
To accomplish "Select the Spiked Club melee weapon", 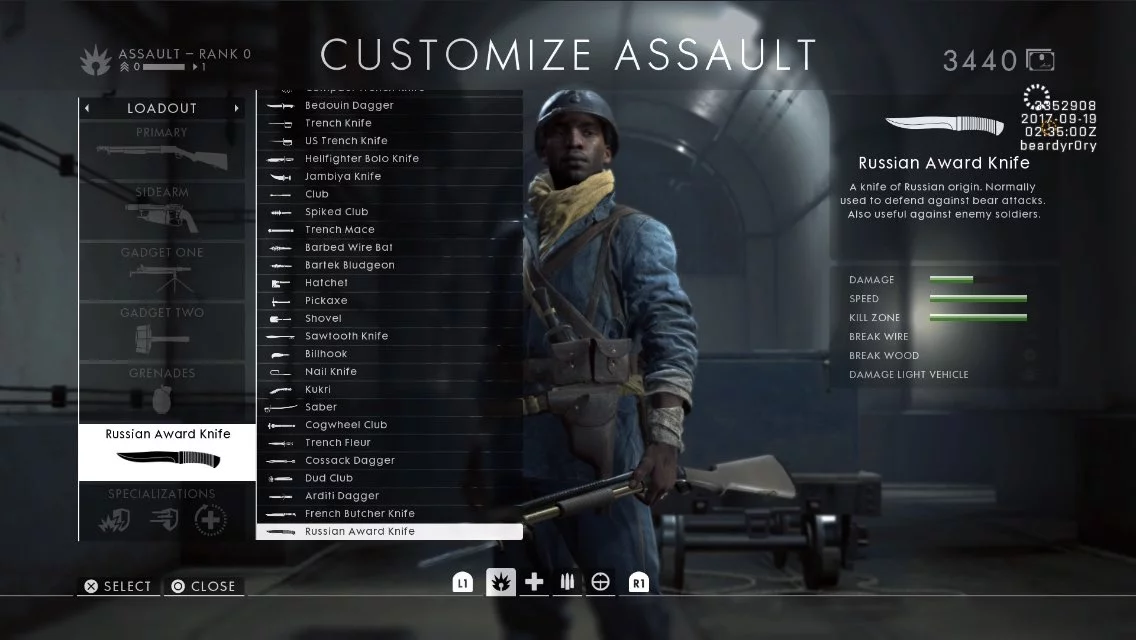I will [x=390, y=212].
